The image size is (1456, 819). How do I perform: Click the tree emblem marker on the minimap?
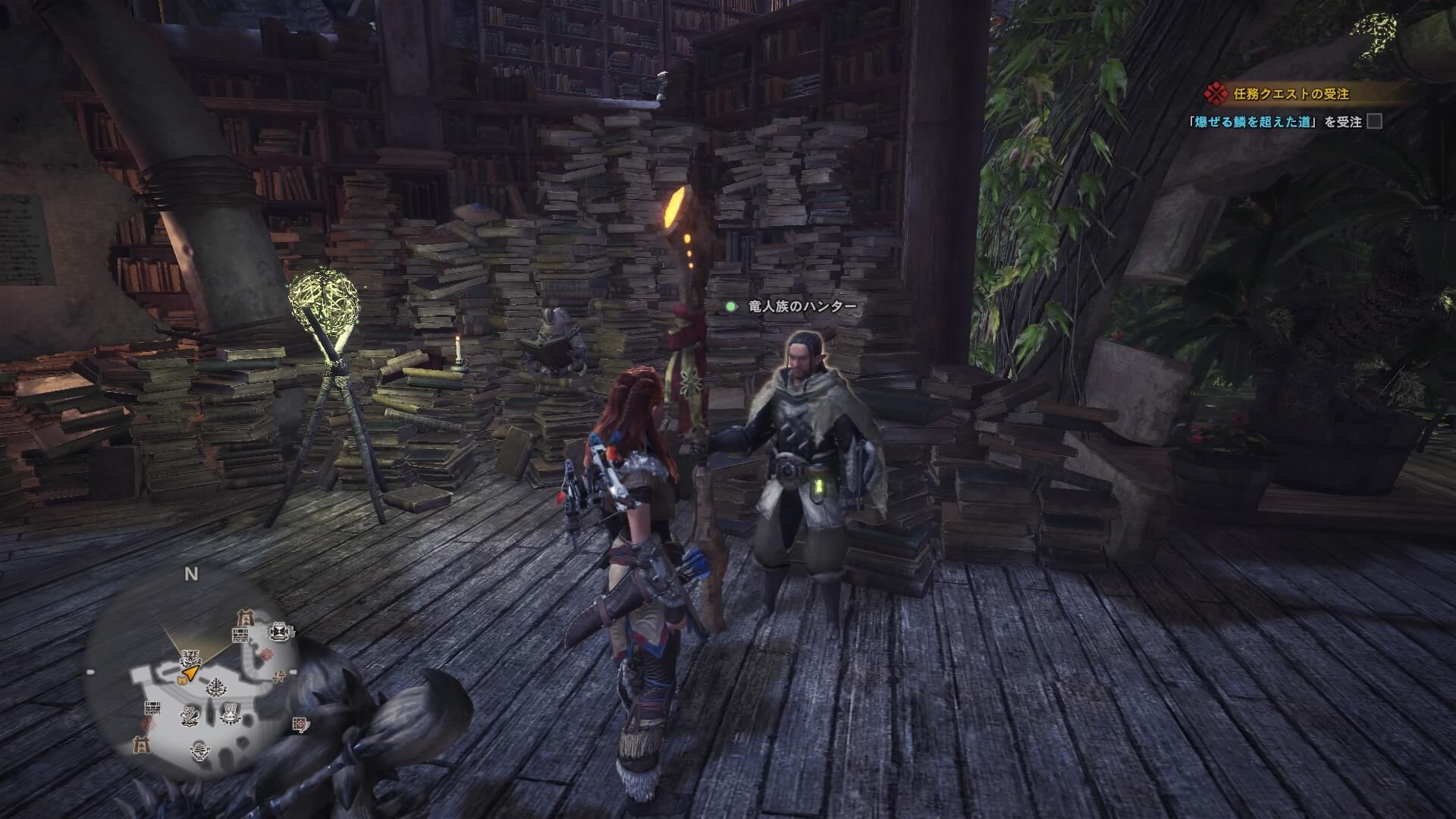click(x=218, y=686)
